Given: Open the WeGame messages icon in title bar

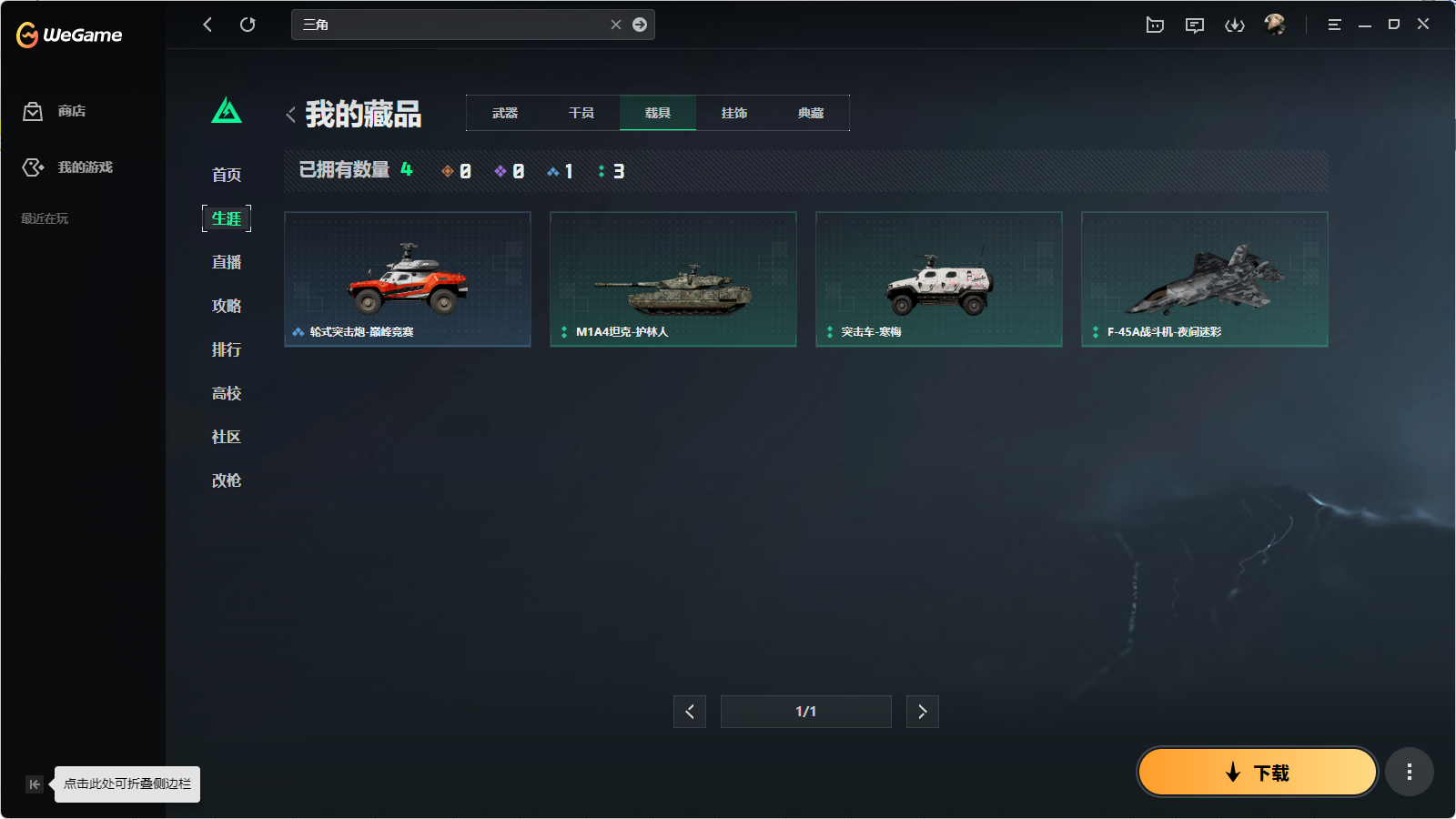Looking at the screenshot, I should pyautogui.click(x=1195, y=25).
